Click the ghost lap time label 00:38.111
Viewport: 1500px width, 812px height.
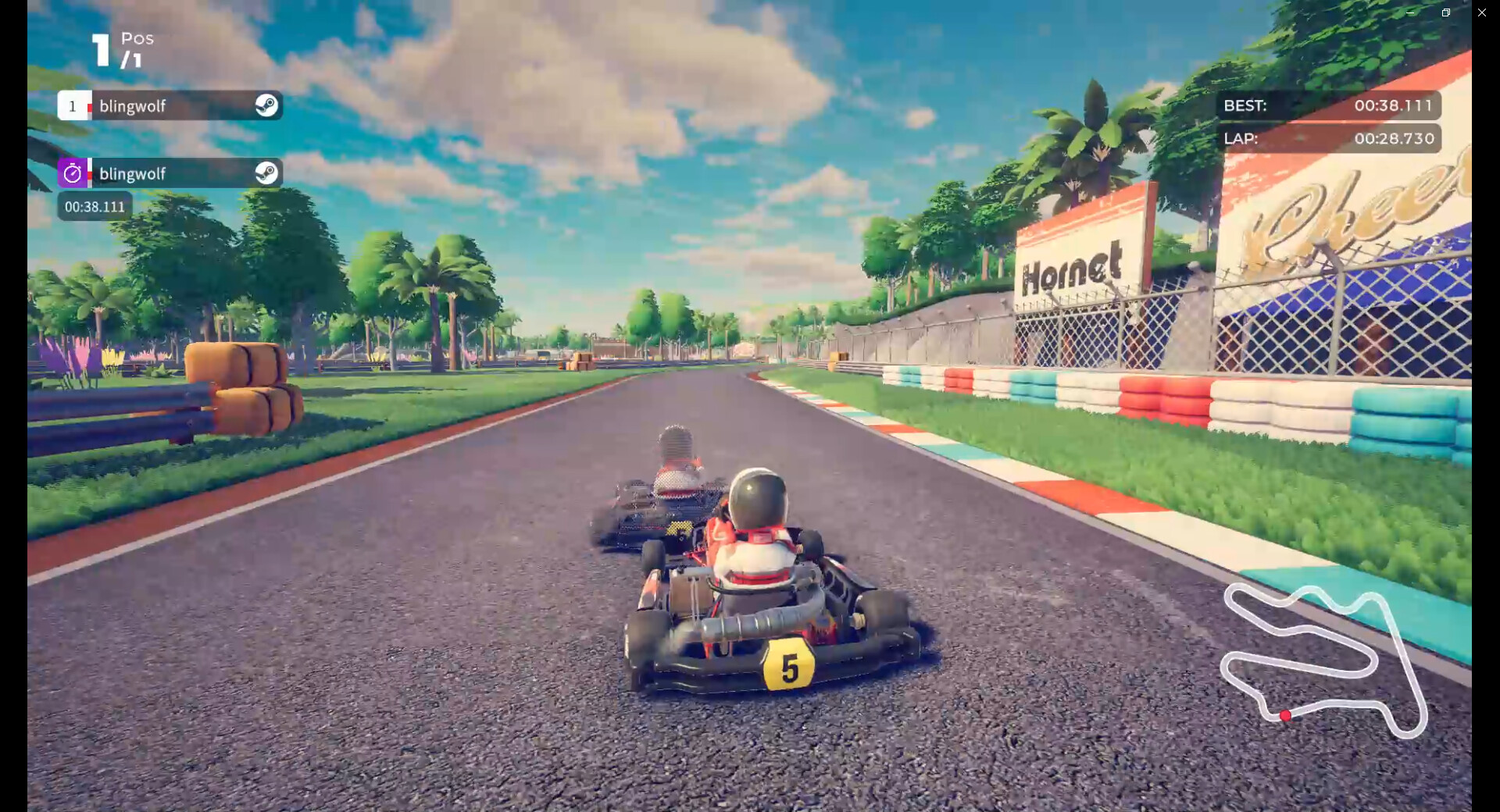94,206
